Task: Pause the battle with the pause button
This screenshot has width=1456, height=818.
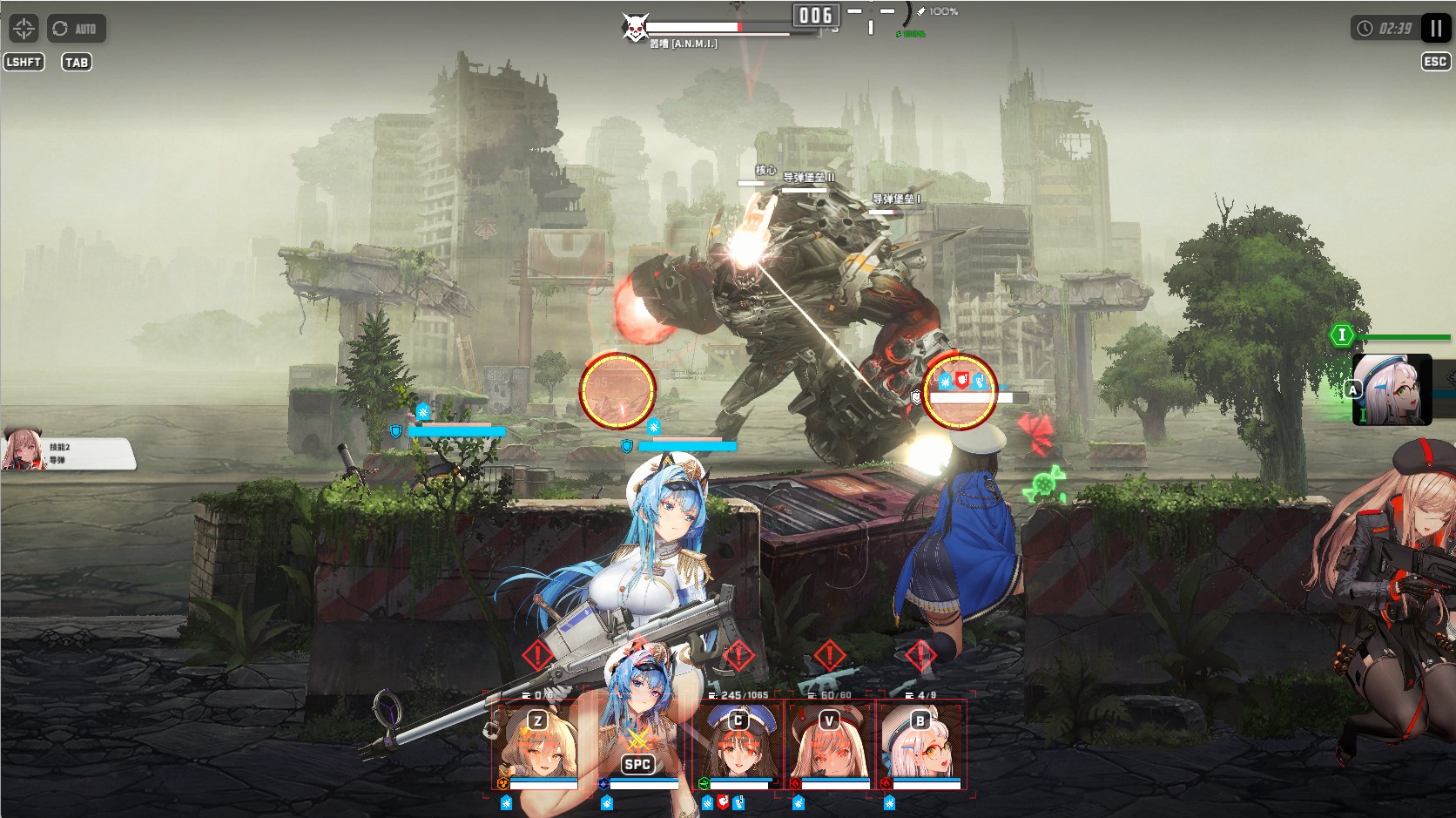Action: click(1435, 29)
